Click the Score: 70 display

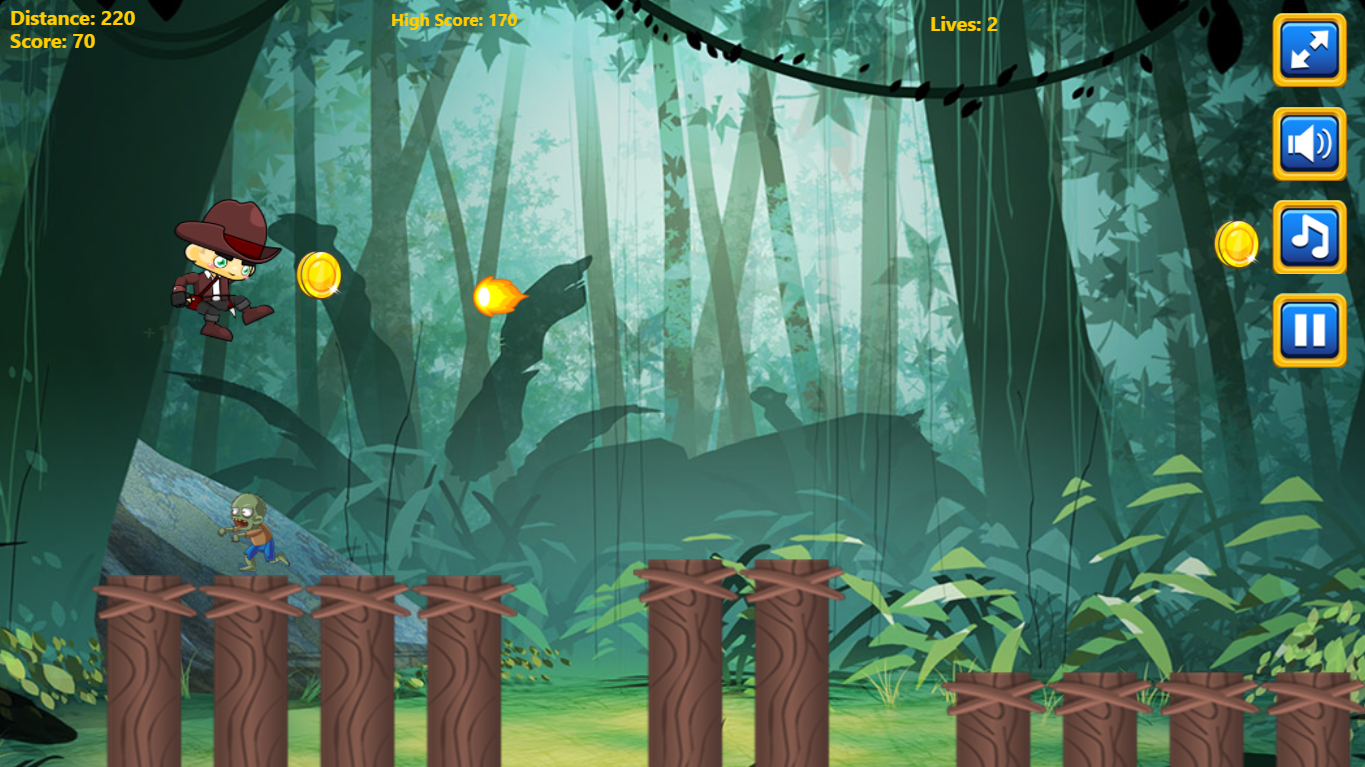click(x=51, y=41)
